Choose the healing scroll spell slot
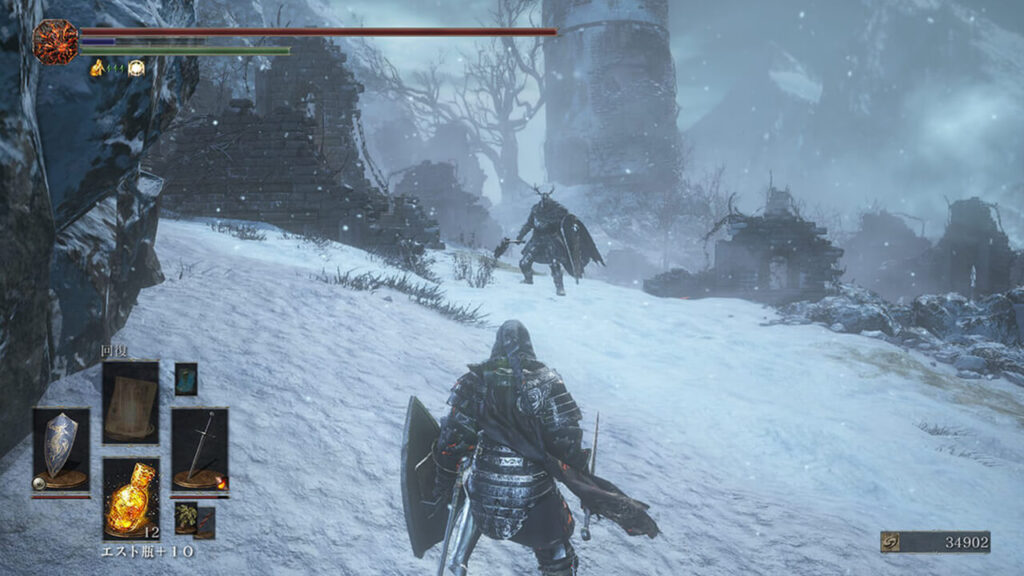The height and width of the screenshot is (576, 1024). coord(130,401)
